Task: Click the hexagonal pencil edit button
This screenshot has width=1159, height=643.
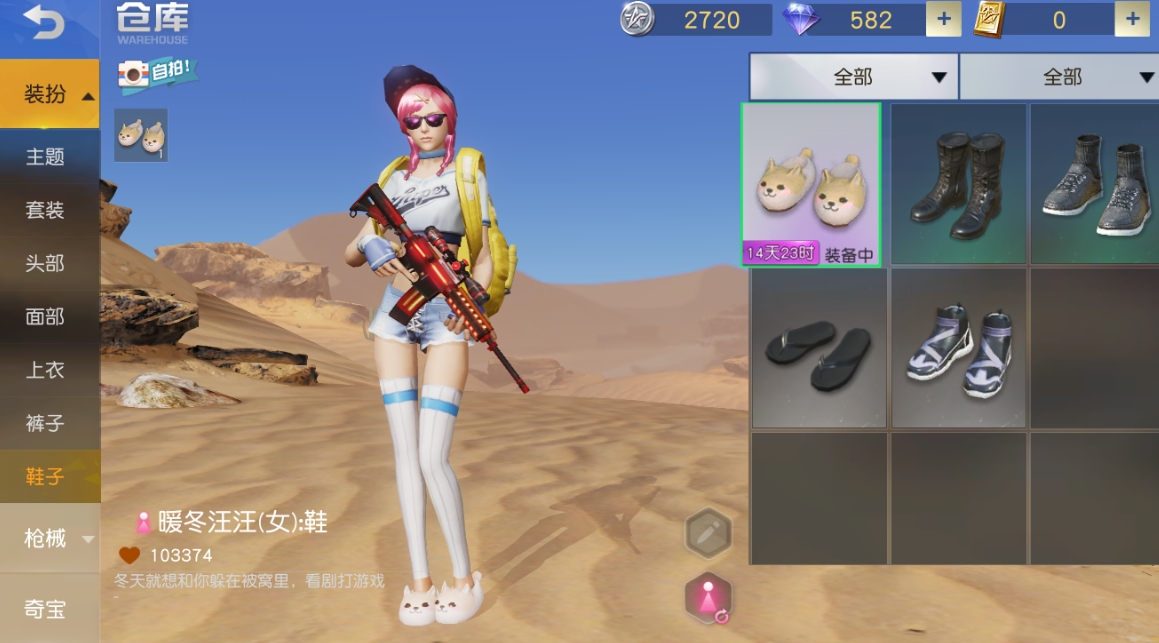Action: (708, 533)
